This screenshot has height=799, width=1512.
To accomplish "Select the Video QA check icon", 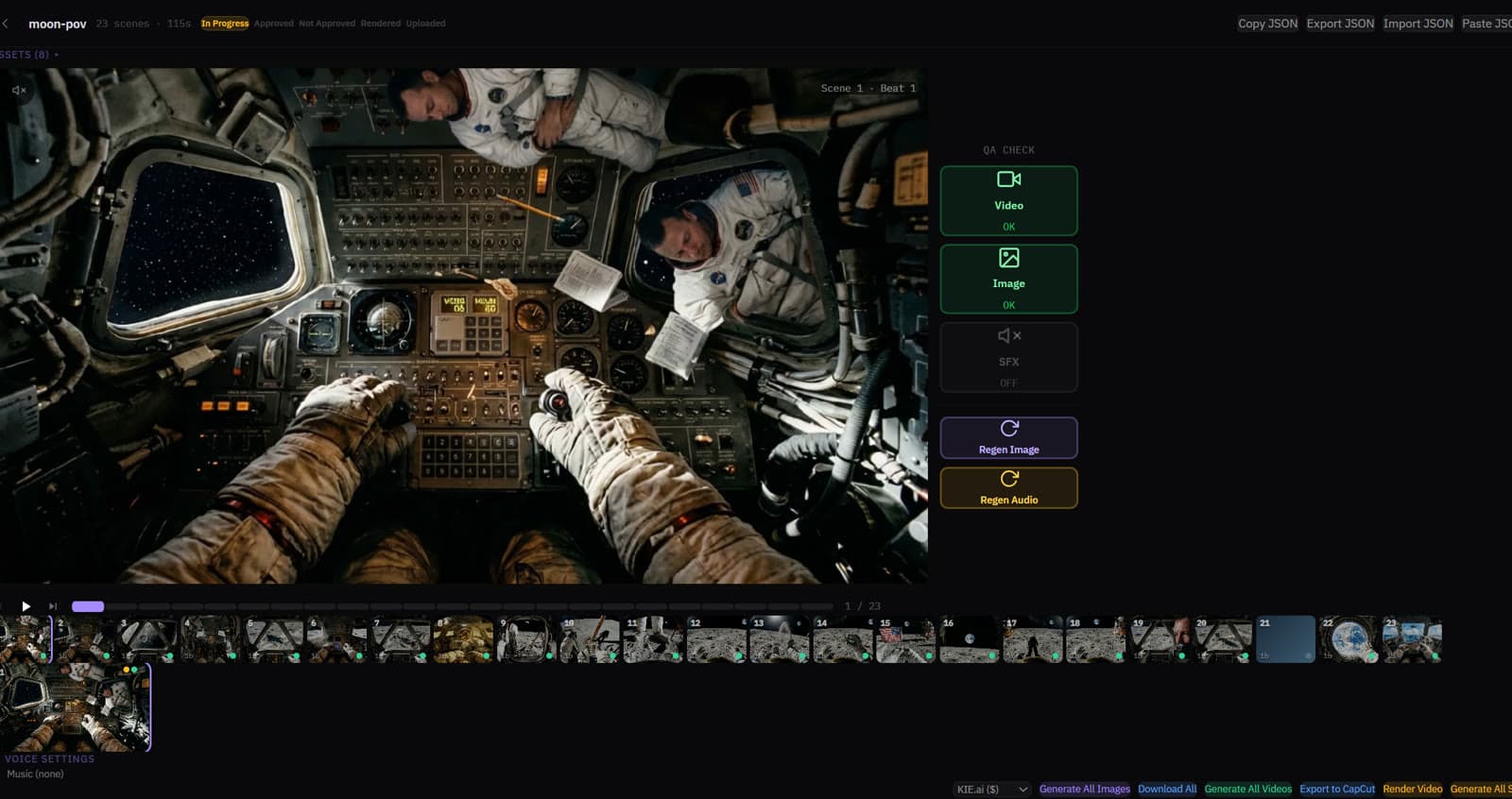I will point(1008,178).
